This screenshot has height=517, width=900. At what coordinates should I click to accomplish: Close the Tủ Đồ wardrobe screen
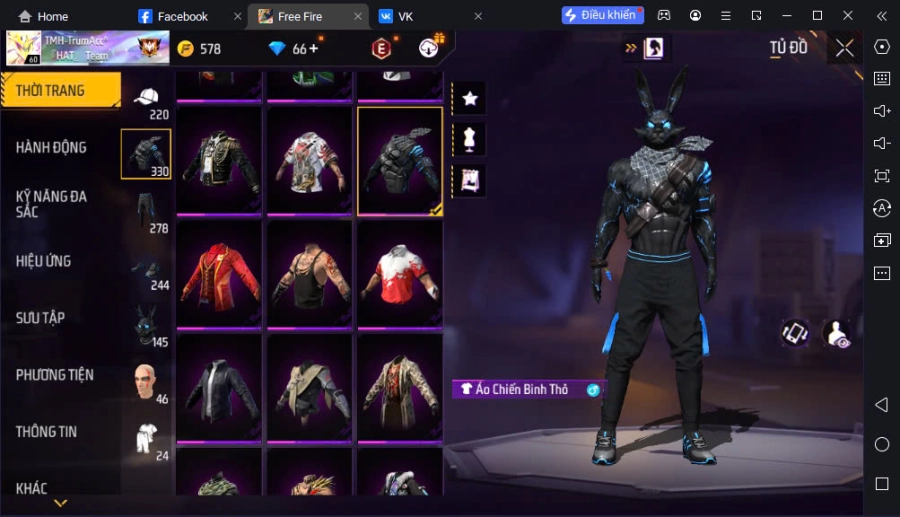coord(845,48)
